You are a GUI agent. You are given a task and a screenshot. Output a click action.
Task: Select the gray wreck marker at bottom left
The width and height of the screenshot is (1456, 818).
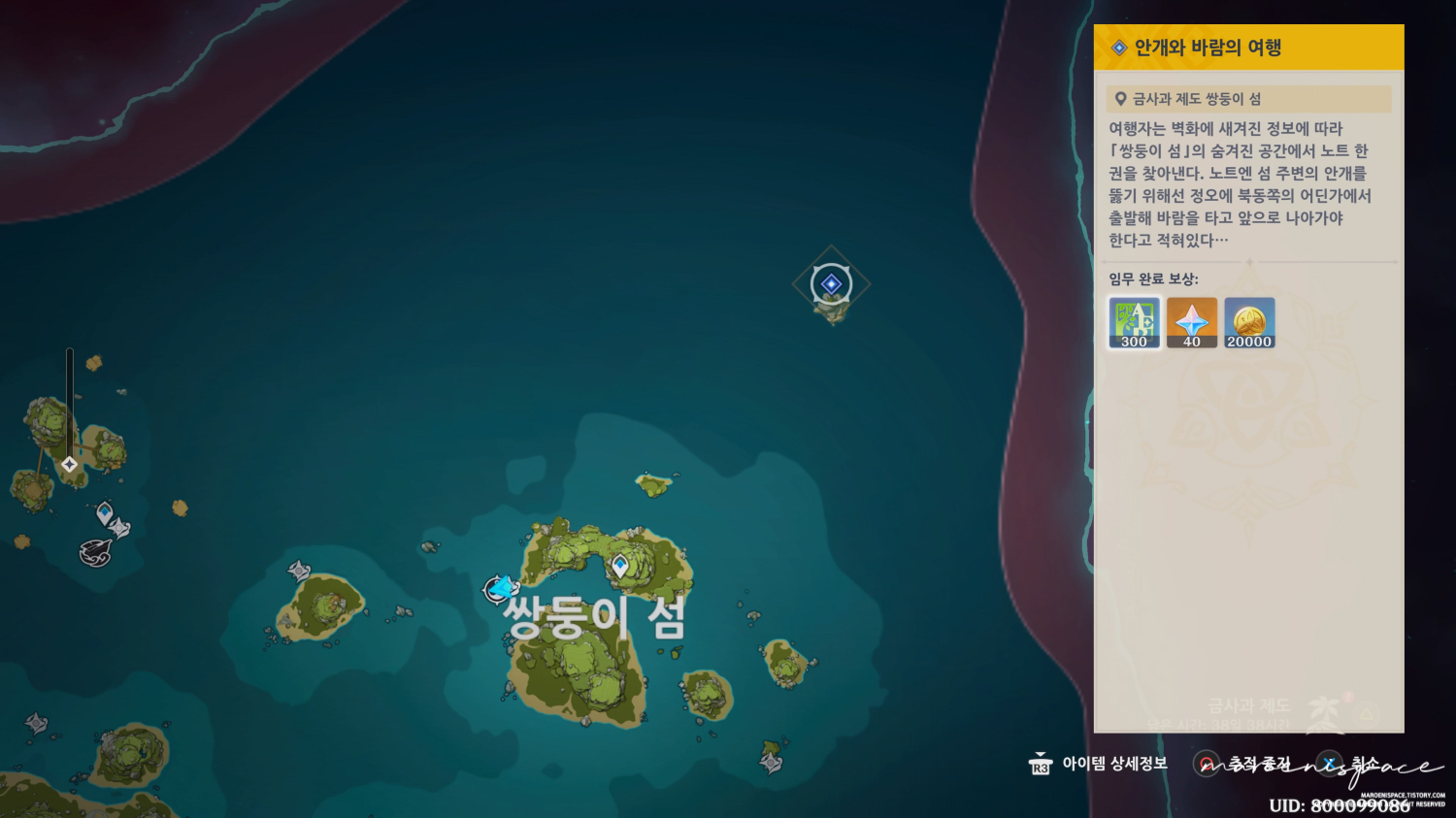[37, 725]
